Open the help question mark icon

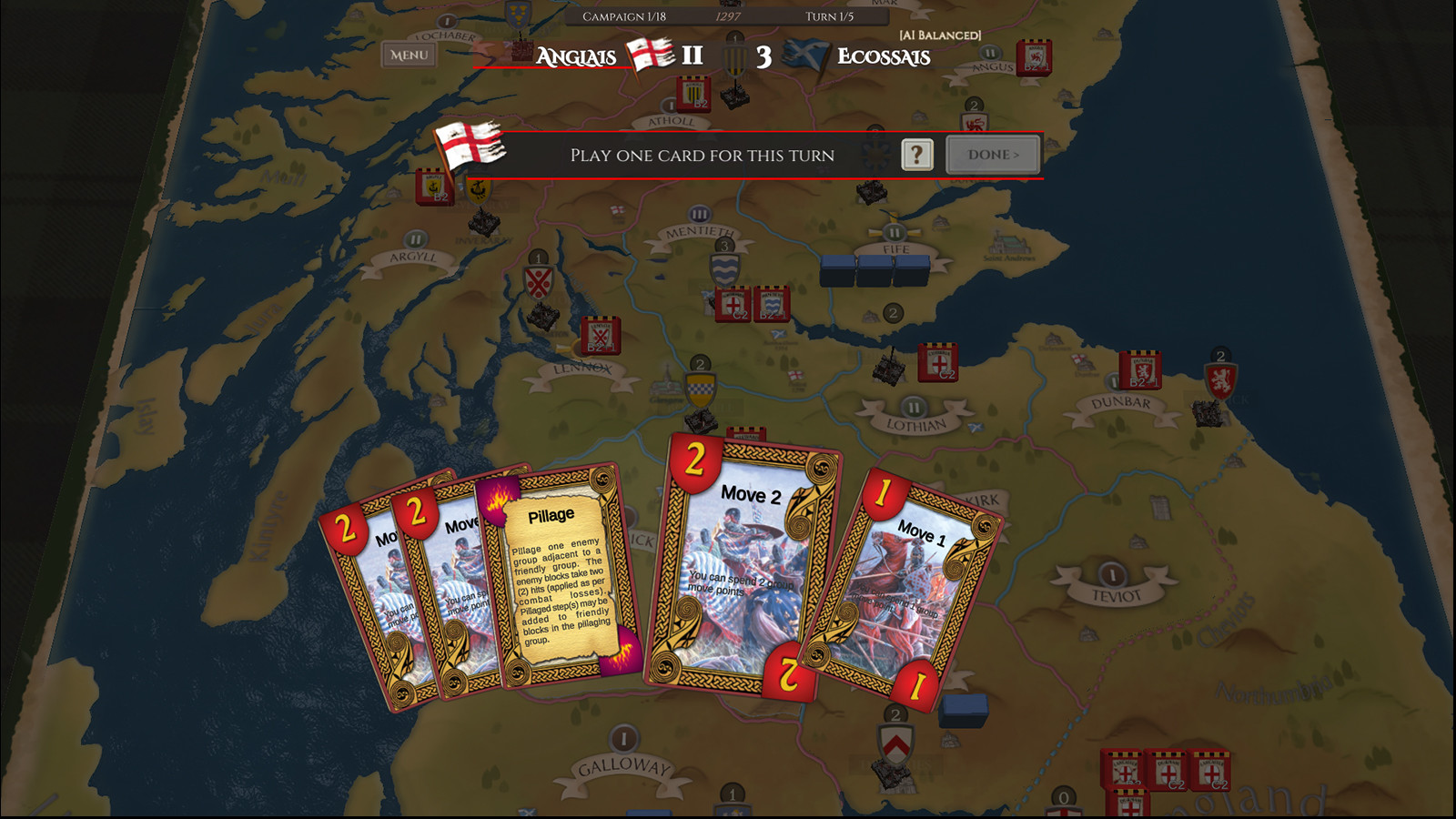click(916, 155)
